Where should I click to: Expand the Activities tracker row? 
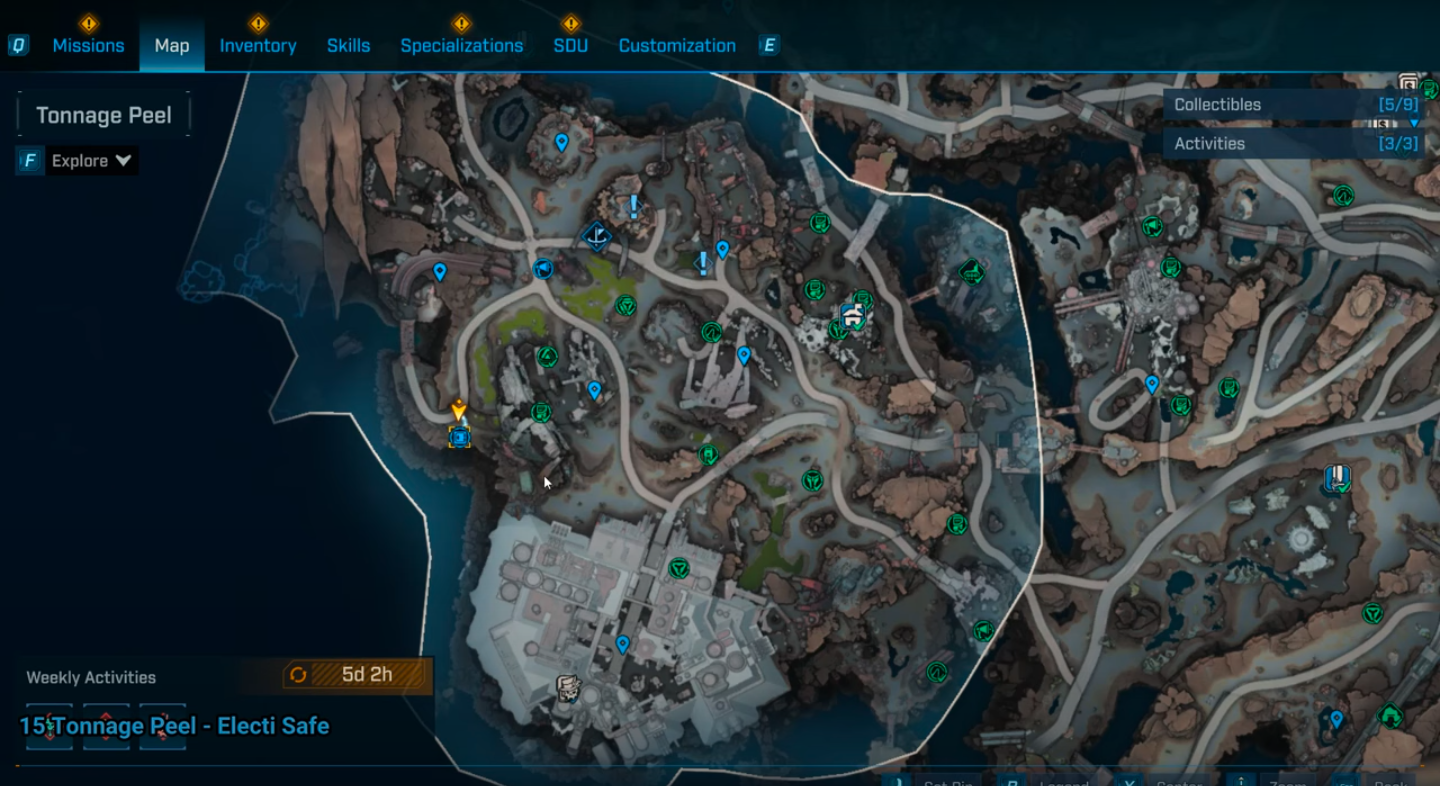[x=1296, y=144]
